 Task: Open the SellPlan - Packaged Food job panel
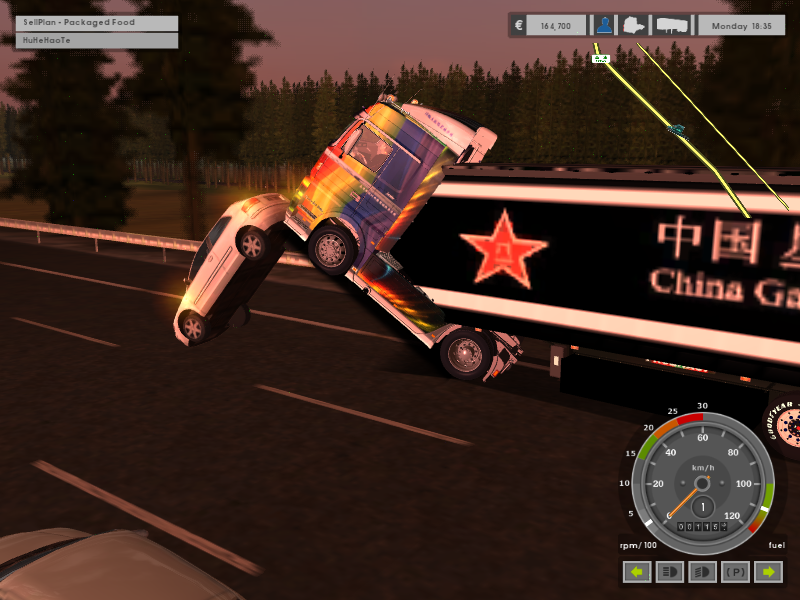point(96,22)
